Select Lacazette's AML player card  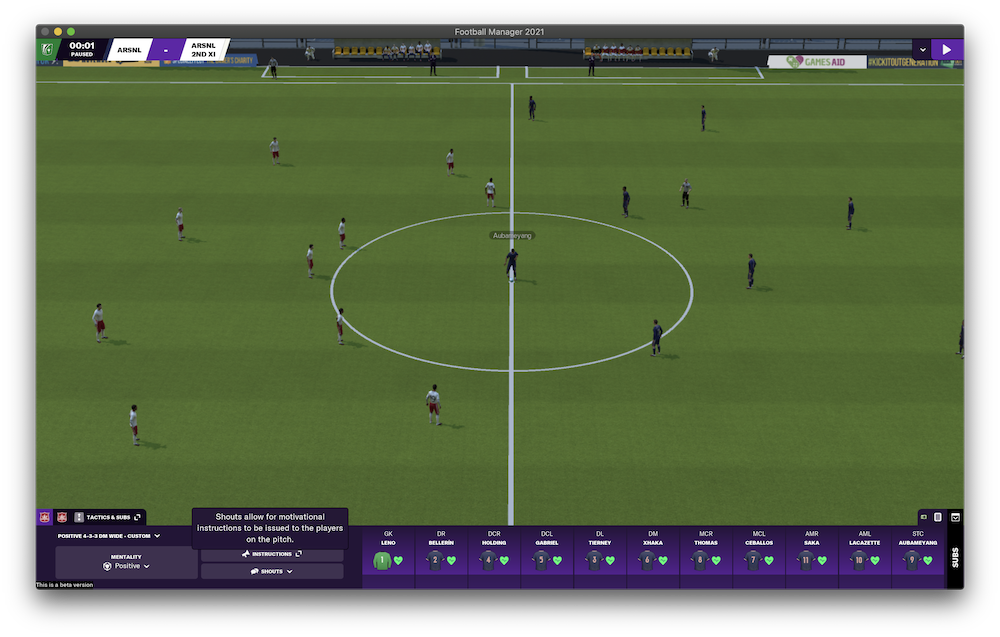click(x=865, y=553)
